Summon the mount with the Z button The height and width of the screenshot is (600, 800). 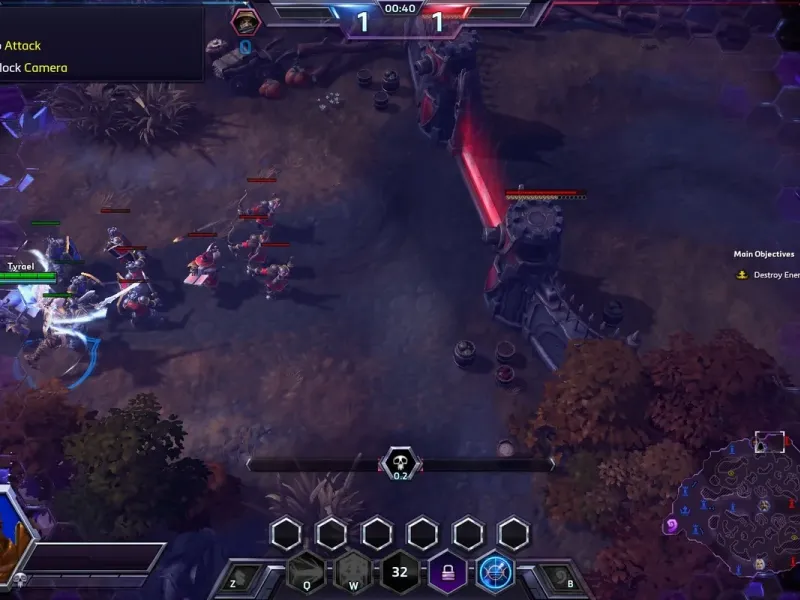point(245,577)
